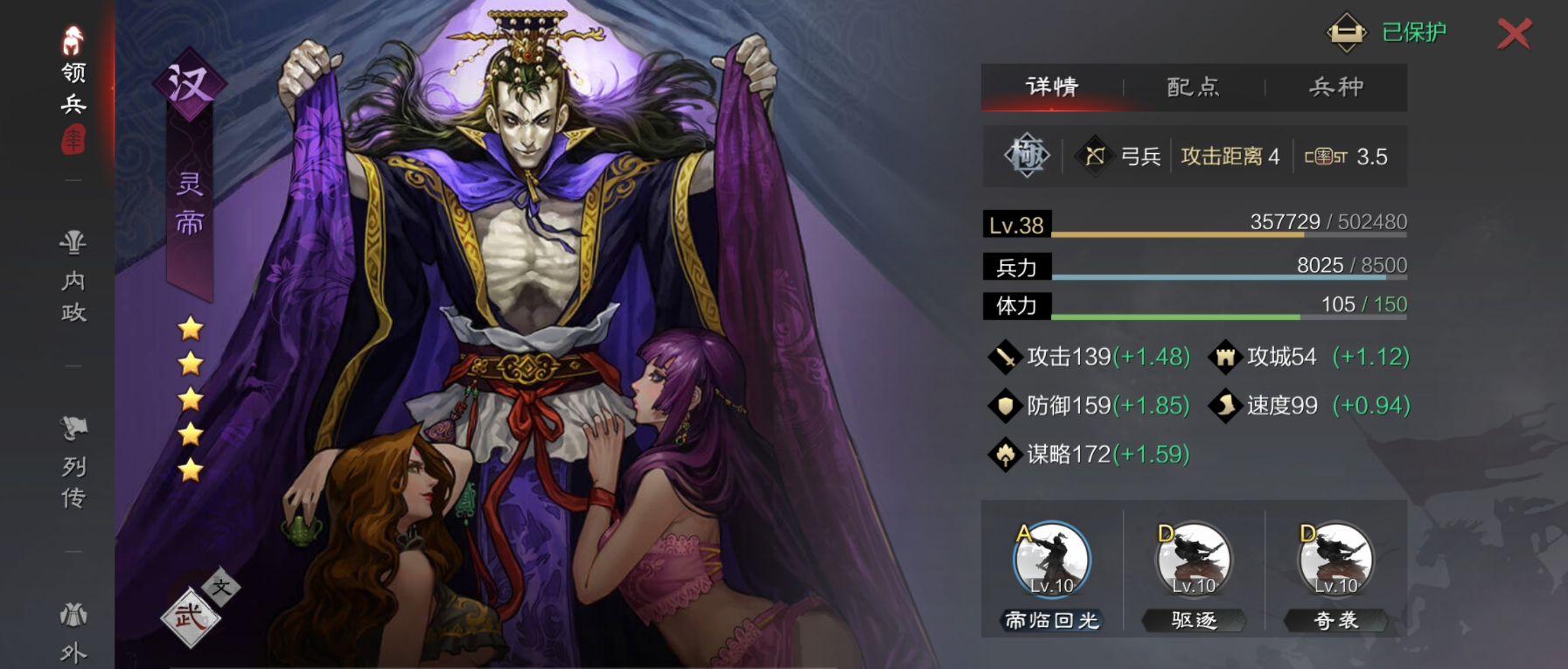Image resolution: width=1568 pixels, height=669 pixels.
Task: Open the 列传 biography menu
Action: pyautogui.click(x=73, y=463)
